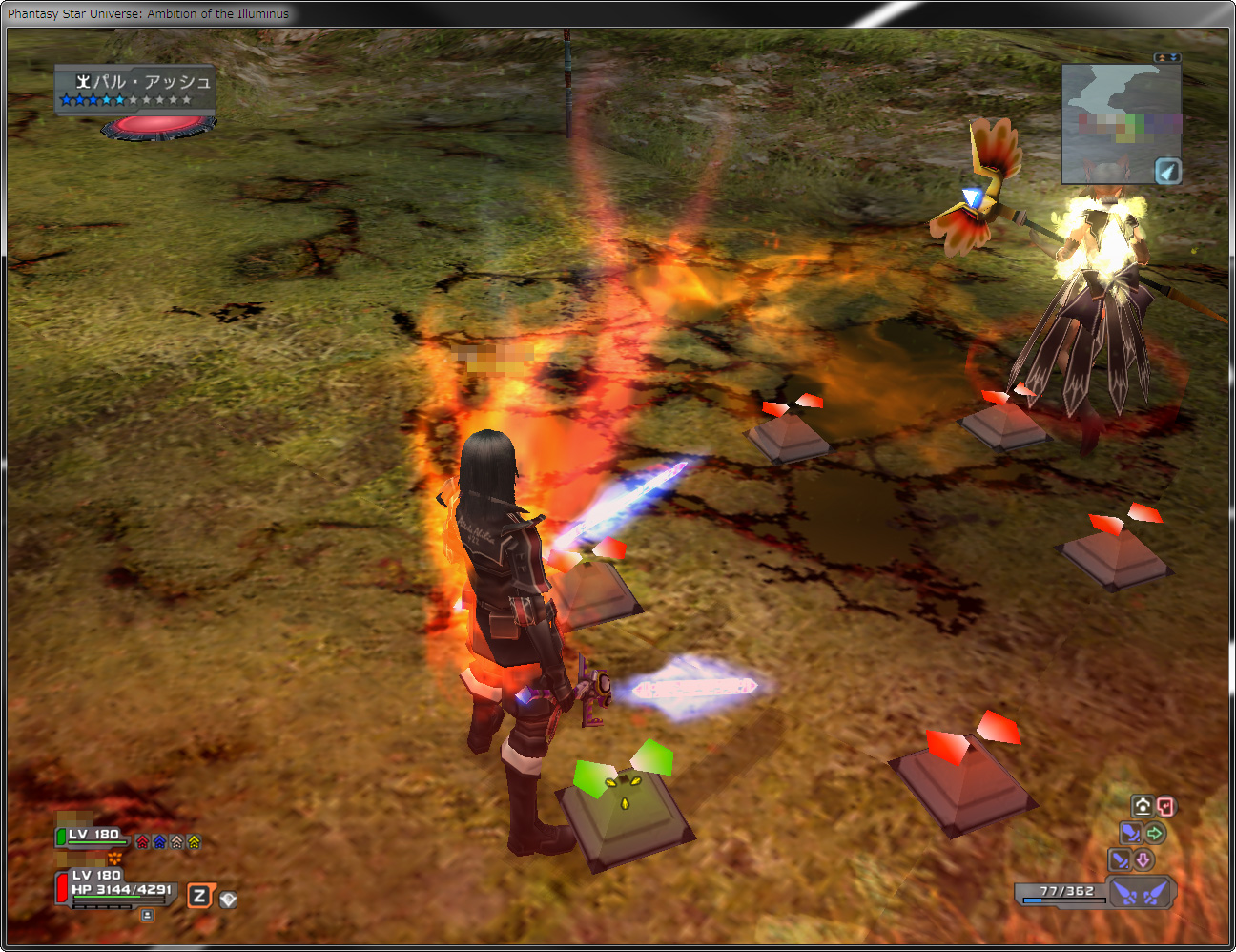Choose the pink down-arrow palette slot
This screenshot has height=952, width=1236.
[x=1143, y=860]
